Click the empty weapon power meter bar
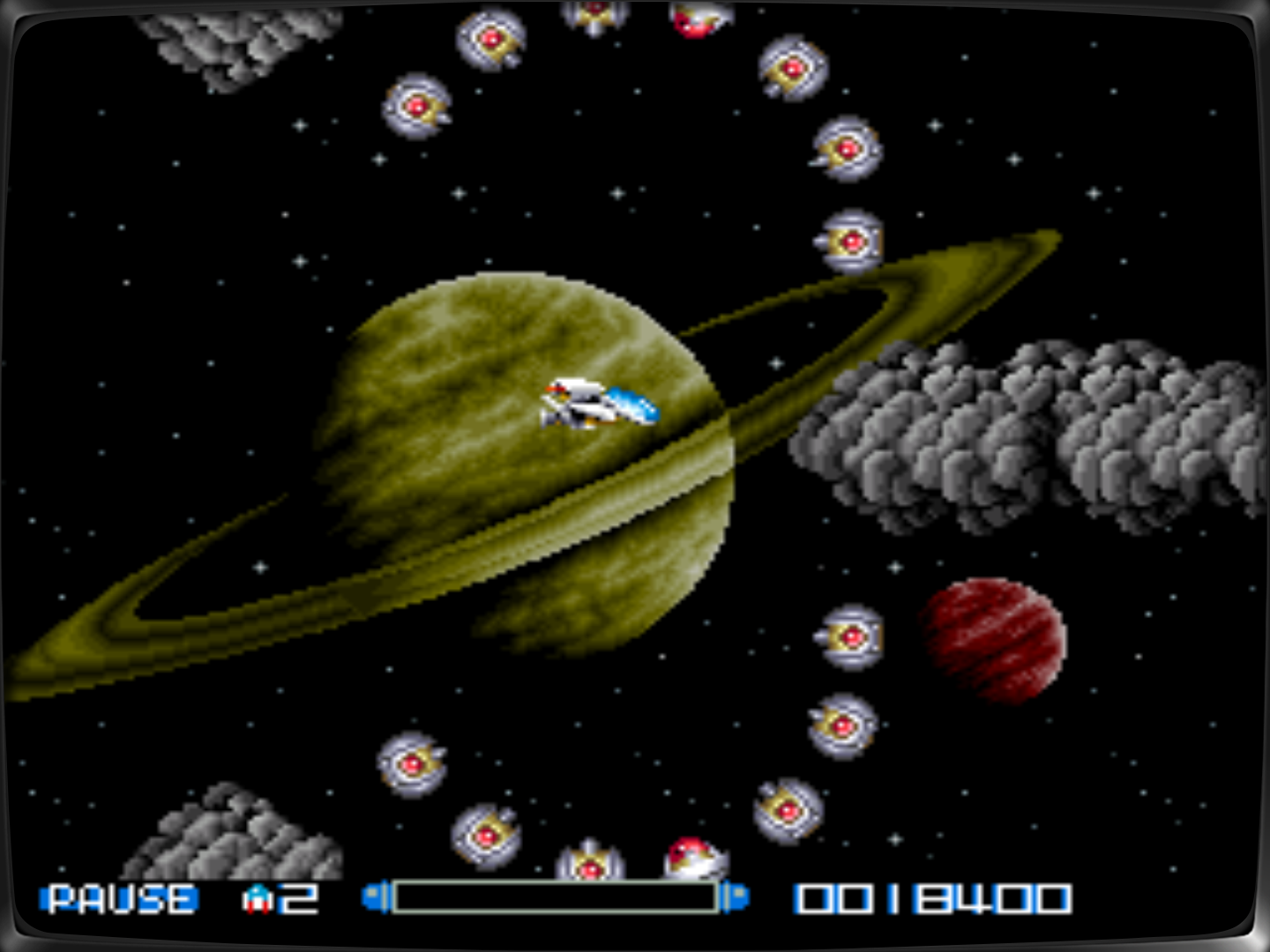Screen dimensions: 1270x952 556,896
